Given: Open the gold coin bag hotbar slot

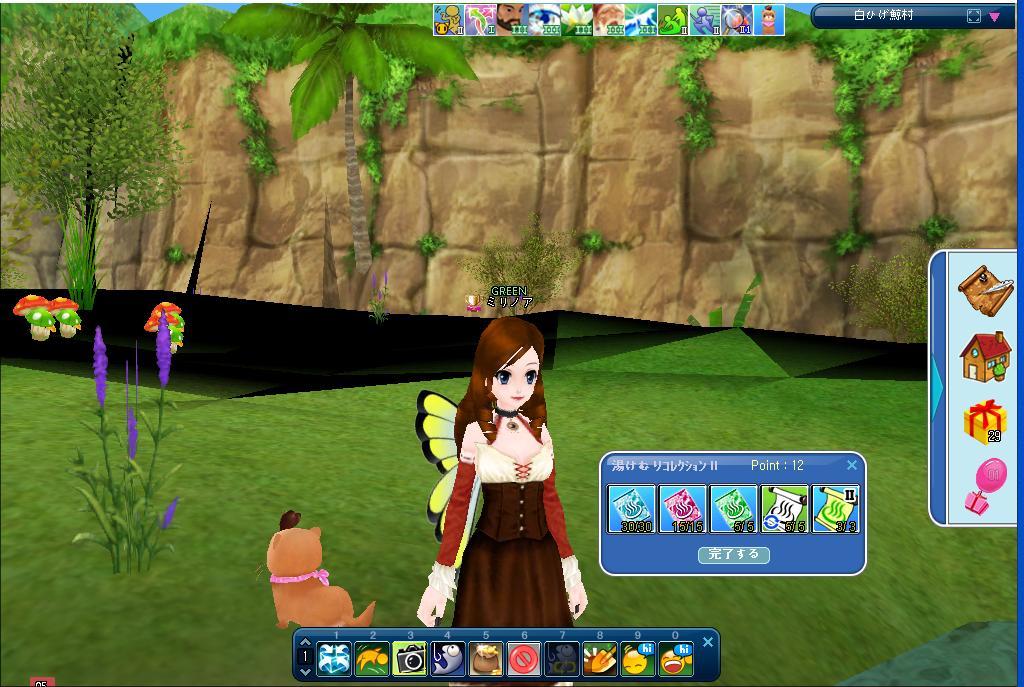Looking at the screenshot, I should pyautogui.click(x=486, y=659).
